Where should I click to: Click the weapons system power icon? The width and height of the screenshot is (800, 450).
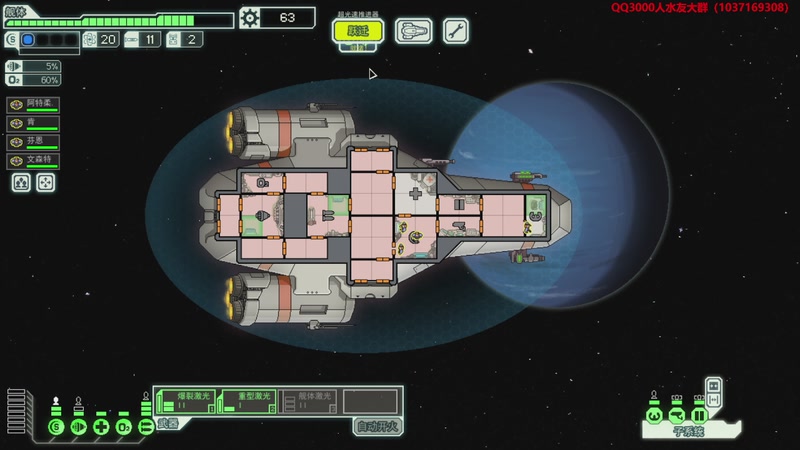point(146,428)
